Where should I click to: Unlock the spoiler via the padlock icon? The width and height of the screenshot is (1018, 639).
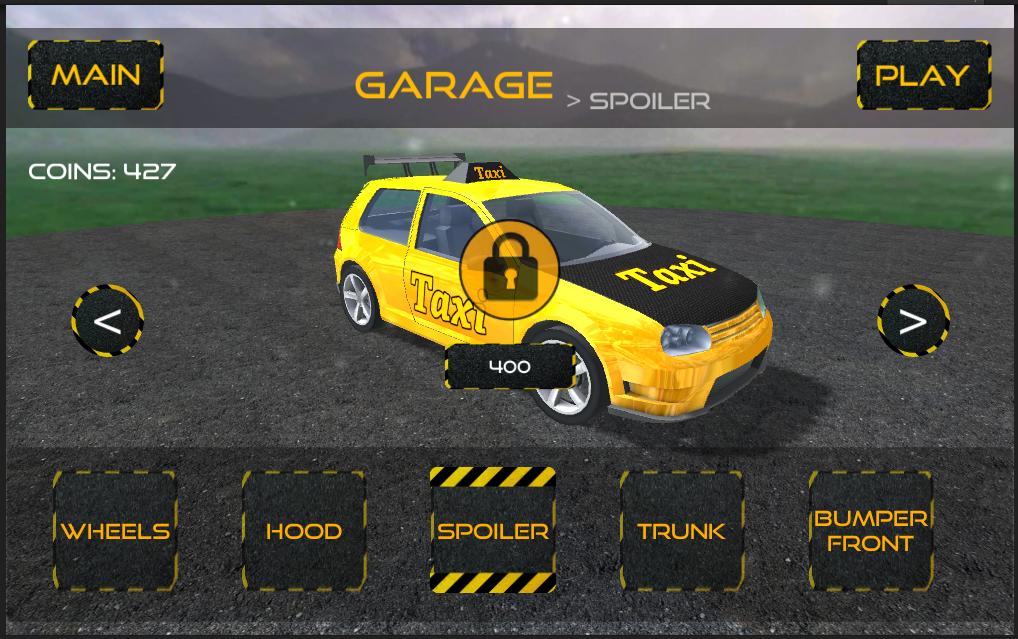click(509, 269)
